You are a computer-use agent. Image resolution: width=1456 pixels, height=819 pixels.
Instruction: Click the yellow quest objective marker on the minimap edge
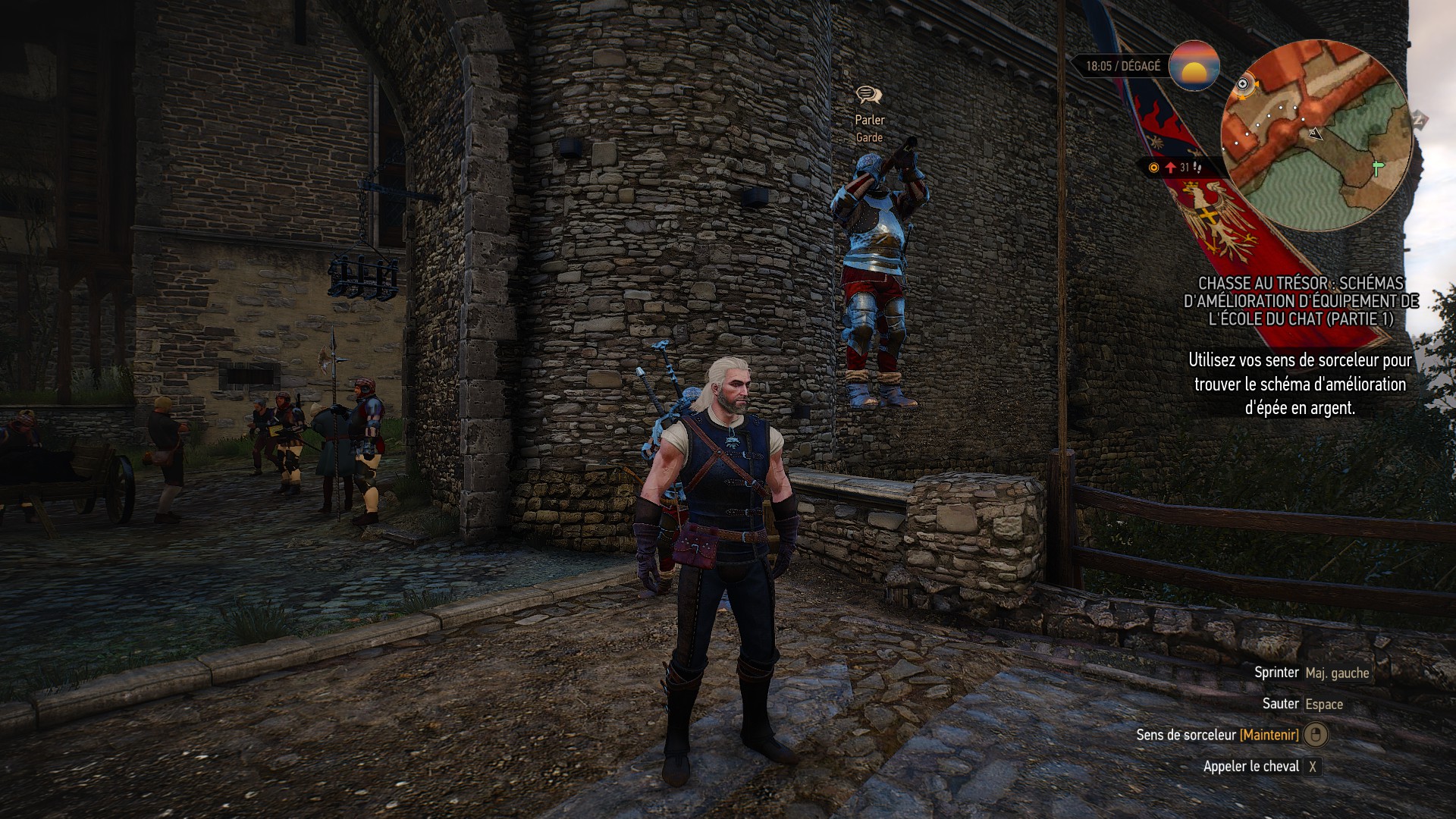1244,84
